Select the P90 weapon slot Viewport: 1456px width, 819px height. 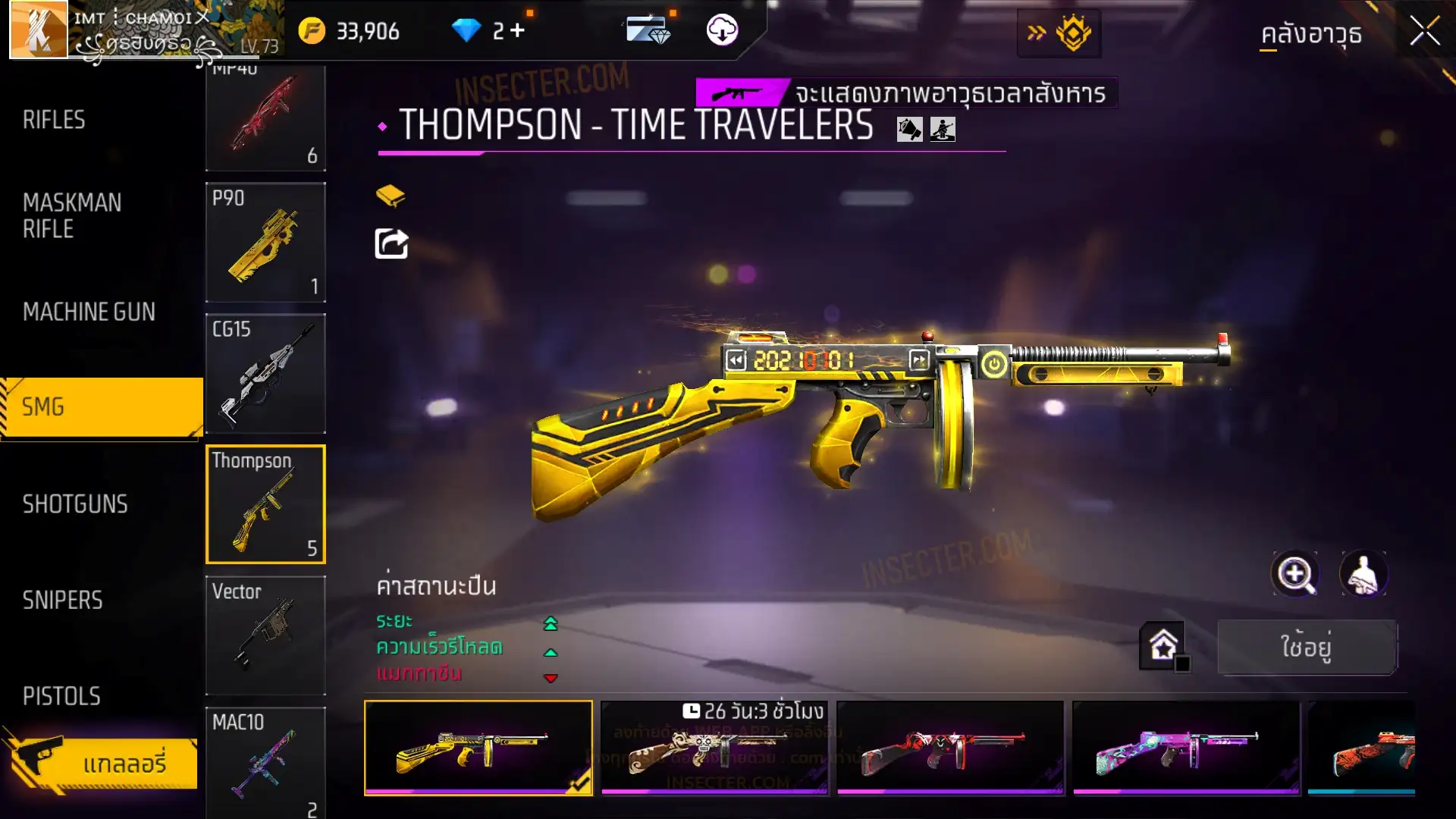pos(265,243)
